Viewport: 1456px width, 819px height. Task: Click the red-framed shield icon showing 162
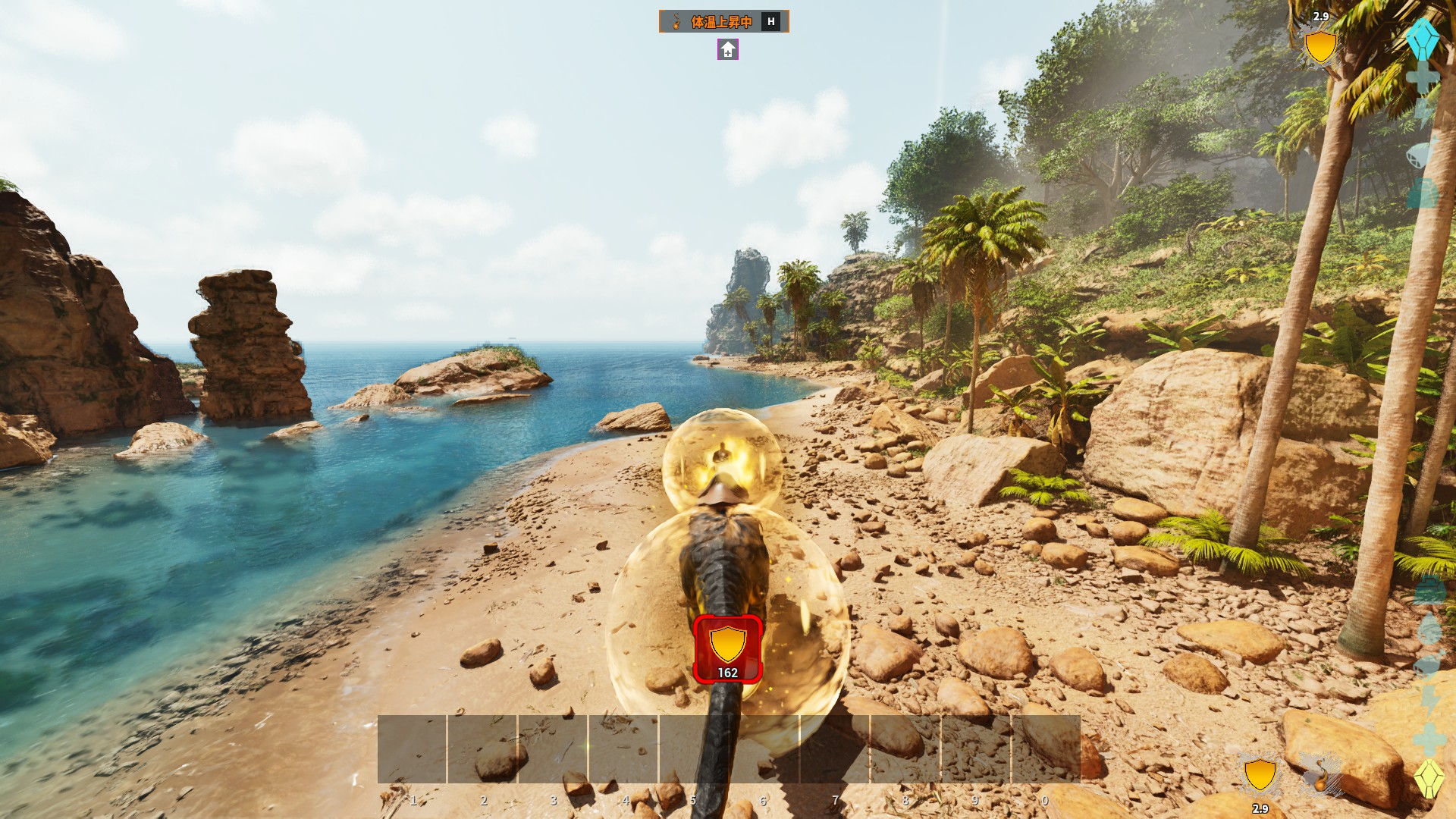pyautogui.click(x=727, y=649)
